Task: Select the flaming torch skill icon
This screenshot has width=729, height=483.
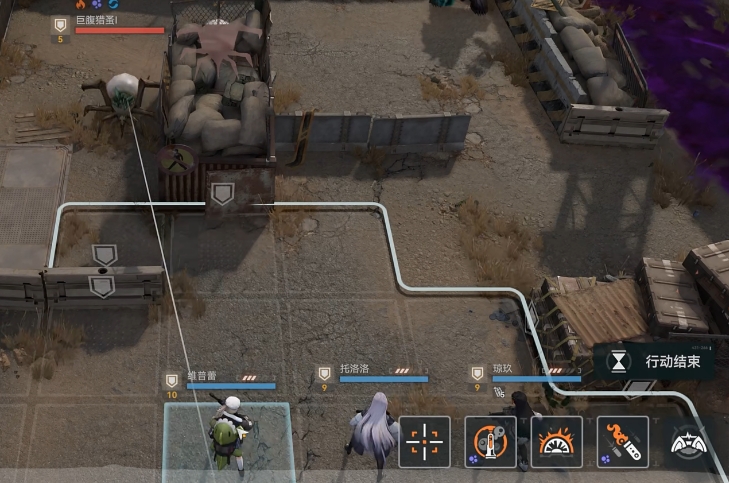Action: point(622,441)
